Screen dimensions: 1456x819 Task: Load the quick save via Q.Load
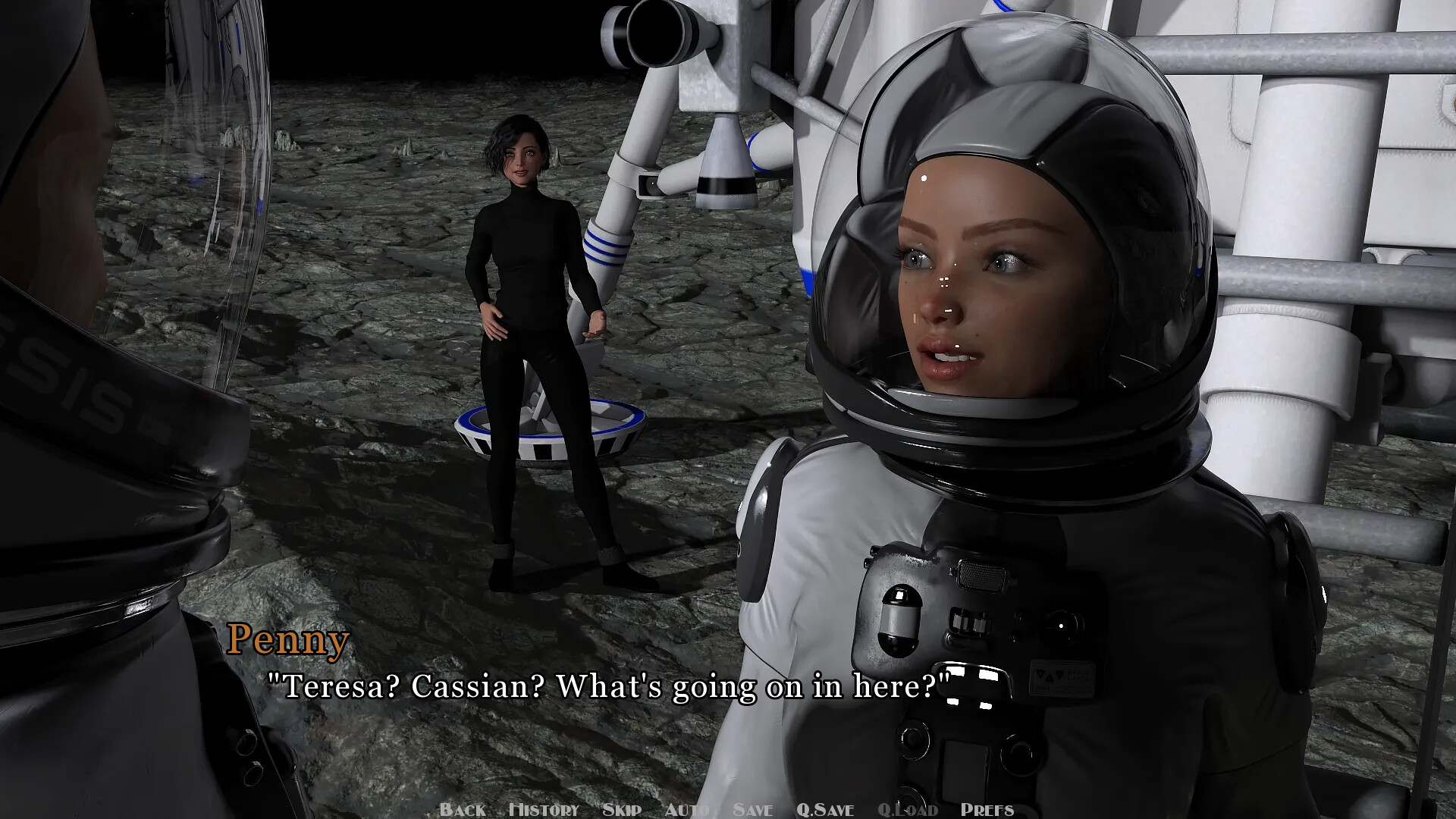click(910, 809)
